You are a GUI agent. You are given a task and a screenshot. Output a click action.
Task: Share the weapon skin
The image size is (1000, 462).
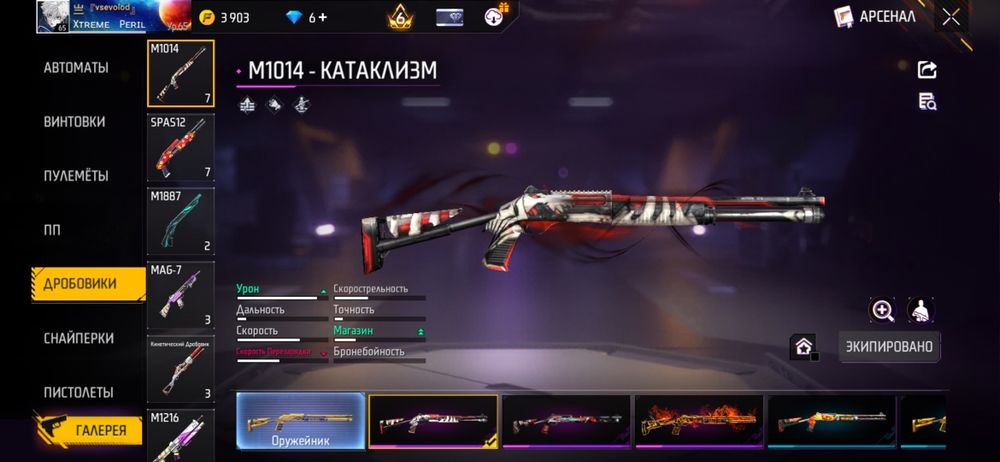[927, 69]
